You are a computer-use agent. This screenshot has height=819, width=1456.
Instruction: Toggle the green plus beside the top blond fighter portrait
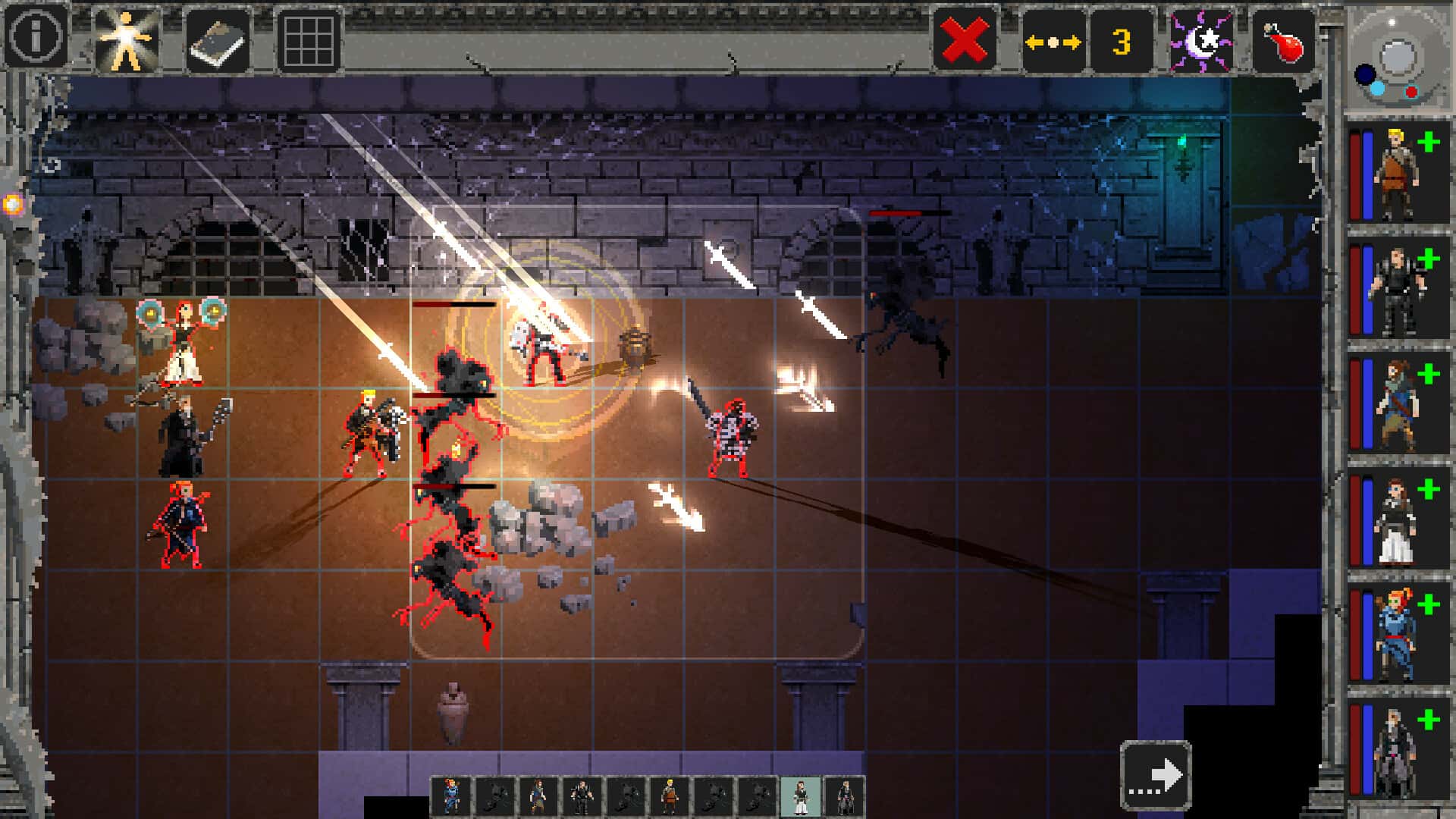coord(1429,141)
